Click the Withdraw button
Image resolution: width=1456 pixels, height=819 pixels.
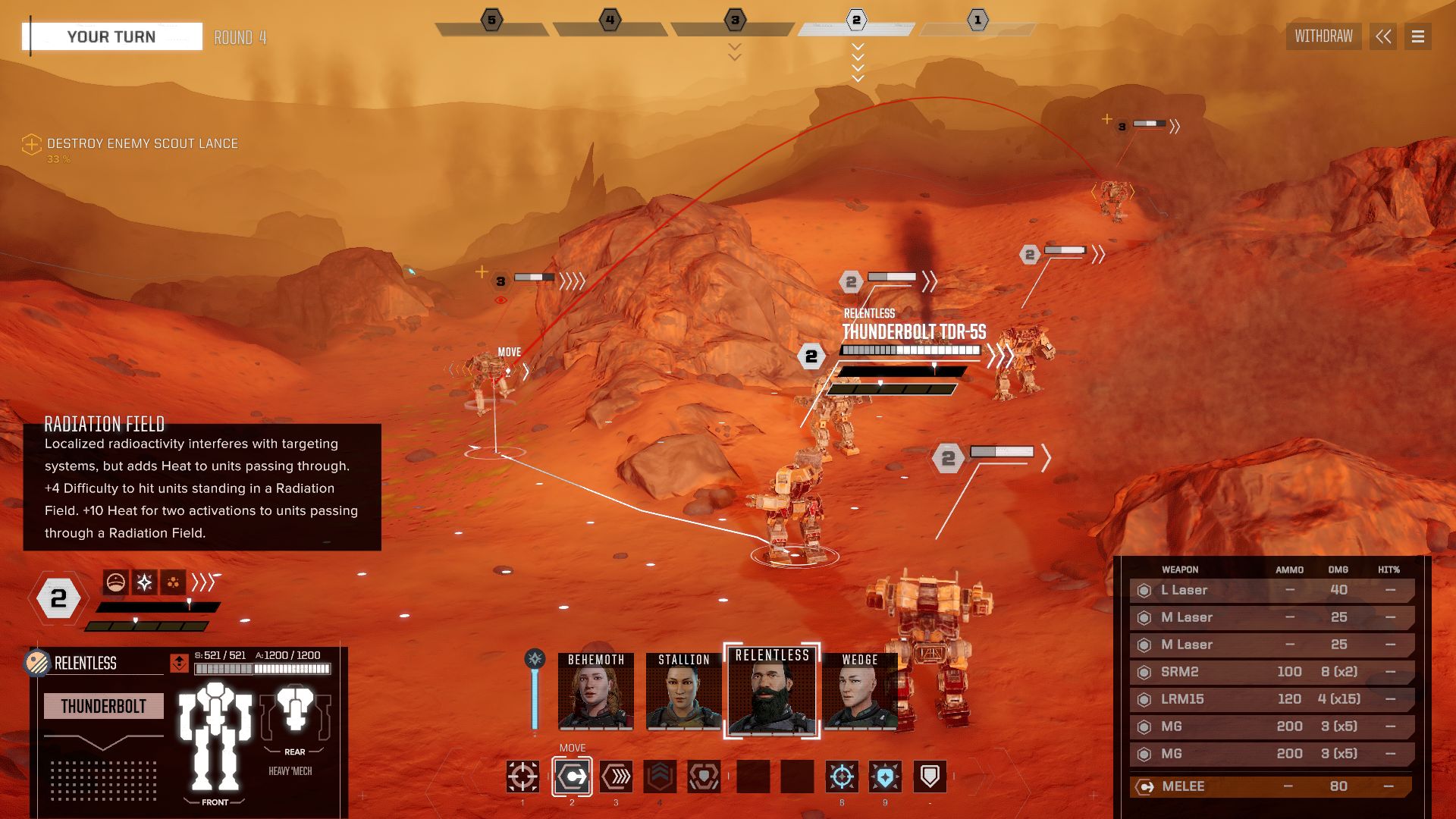tap(1323, 36)
